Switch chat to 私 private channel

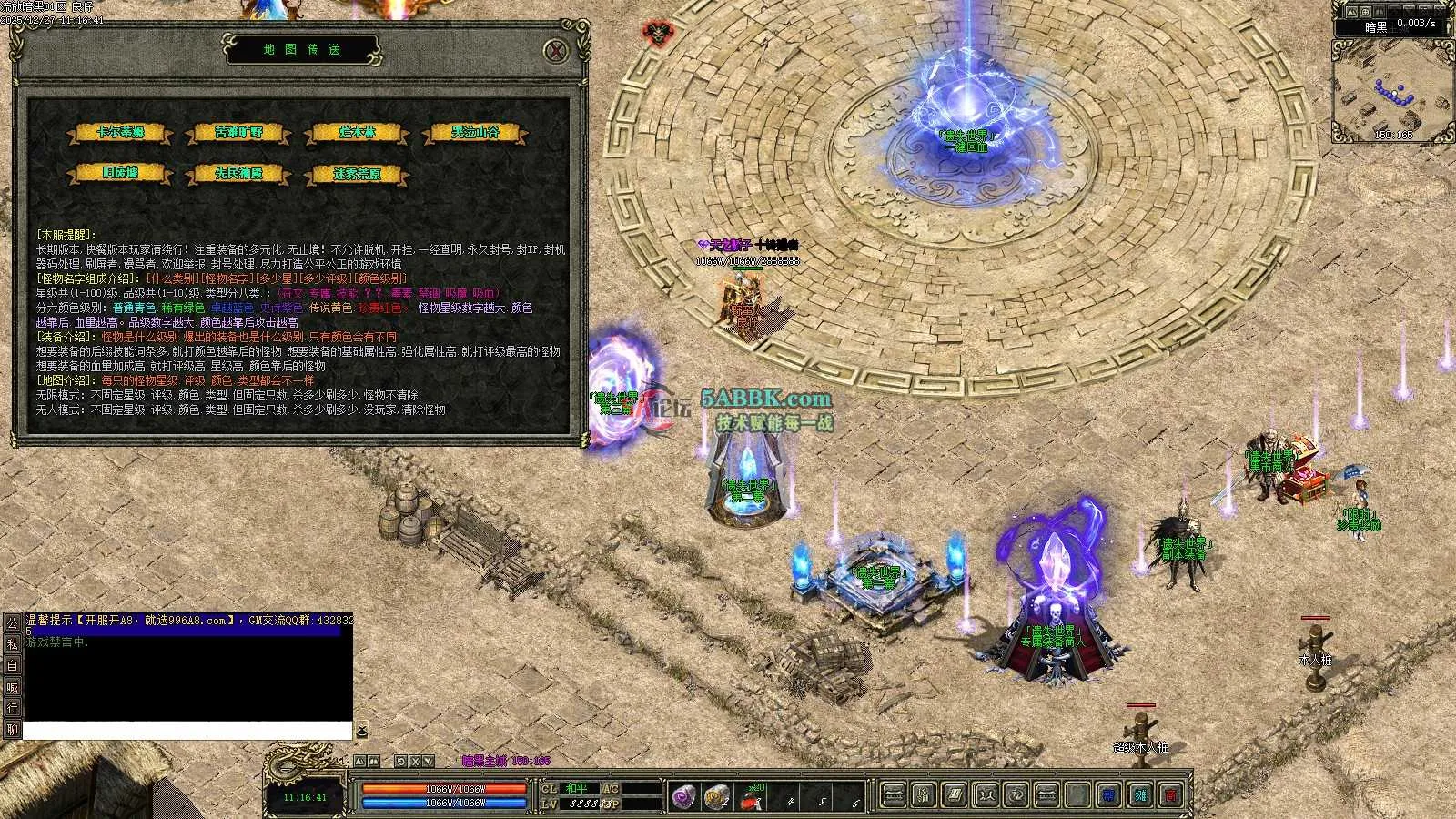point(12,643)
